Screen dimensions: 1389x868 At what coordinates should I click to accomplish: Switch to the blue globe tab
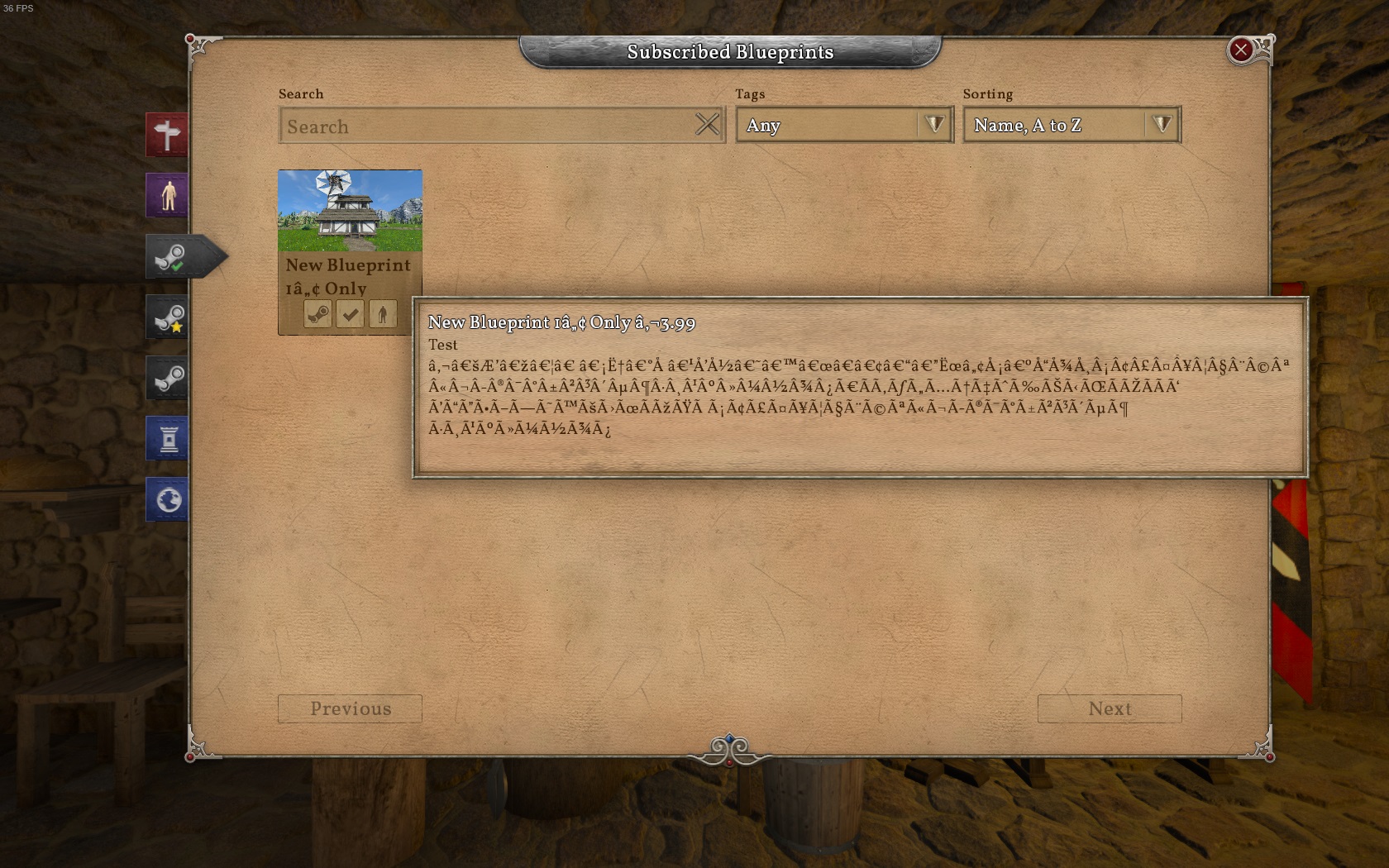pyautogui.click(x=168, y=500)
